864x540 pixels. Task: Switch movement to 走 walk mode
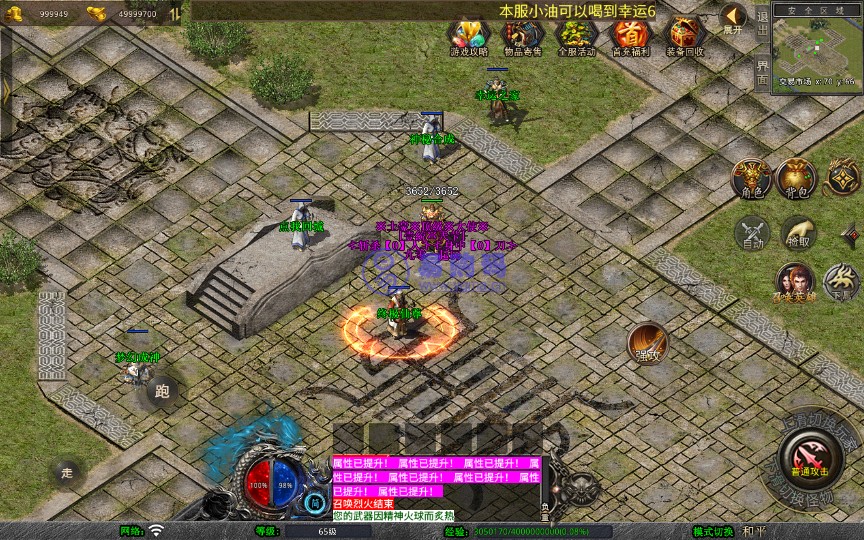[67, 471]
